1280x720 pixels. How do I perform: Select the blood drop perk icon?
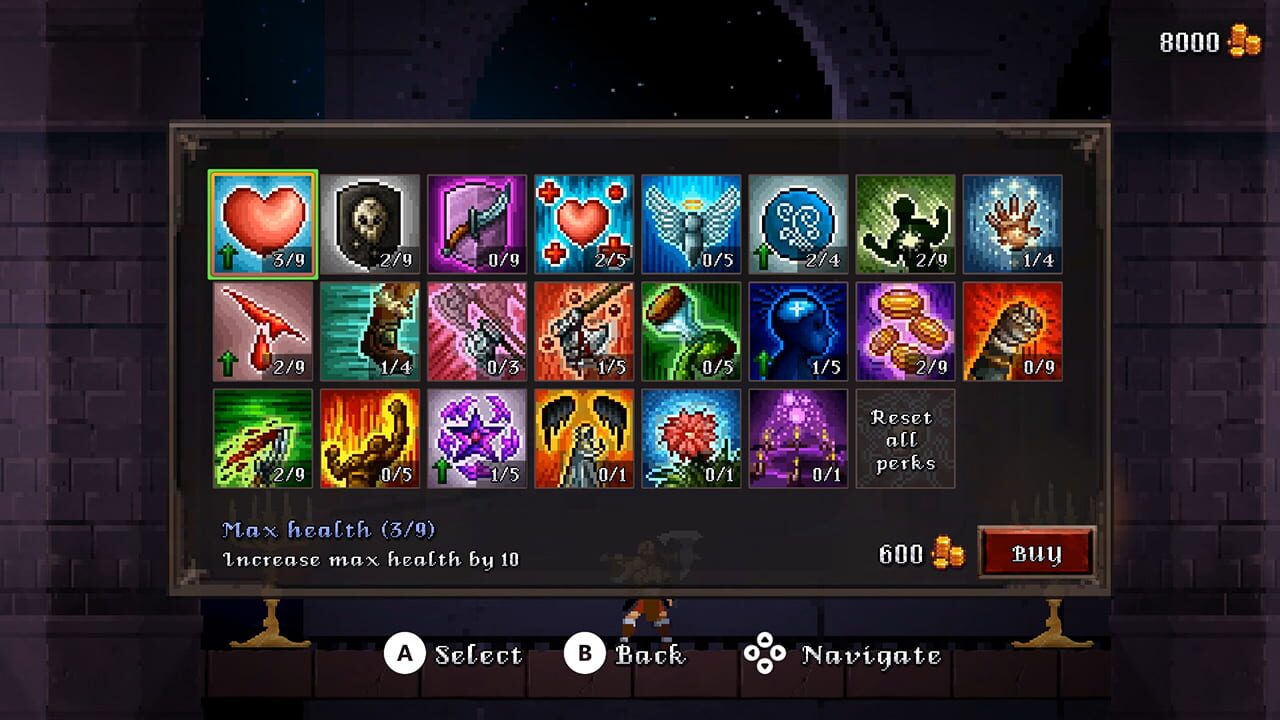pyautogui.click(x=262, y=330)
